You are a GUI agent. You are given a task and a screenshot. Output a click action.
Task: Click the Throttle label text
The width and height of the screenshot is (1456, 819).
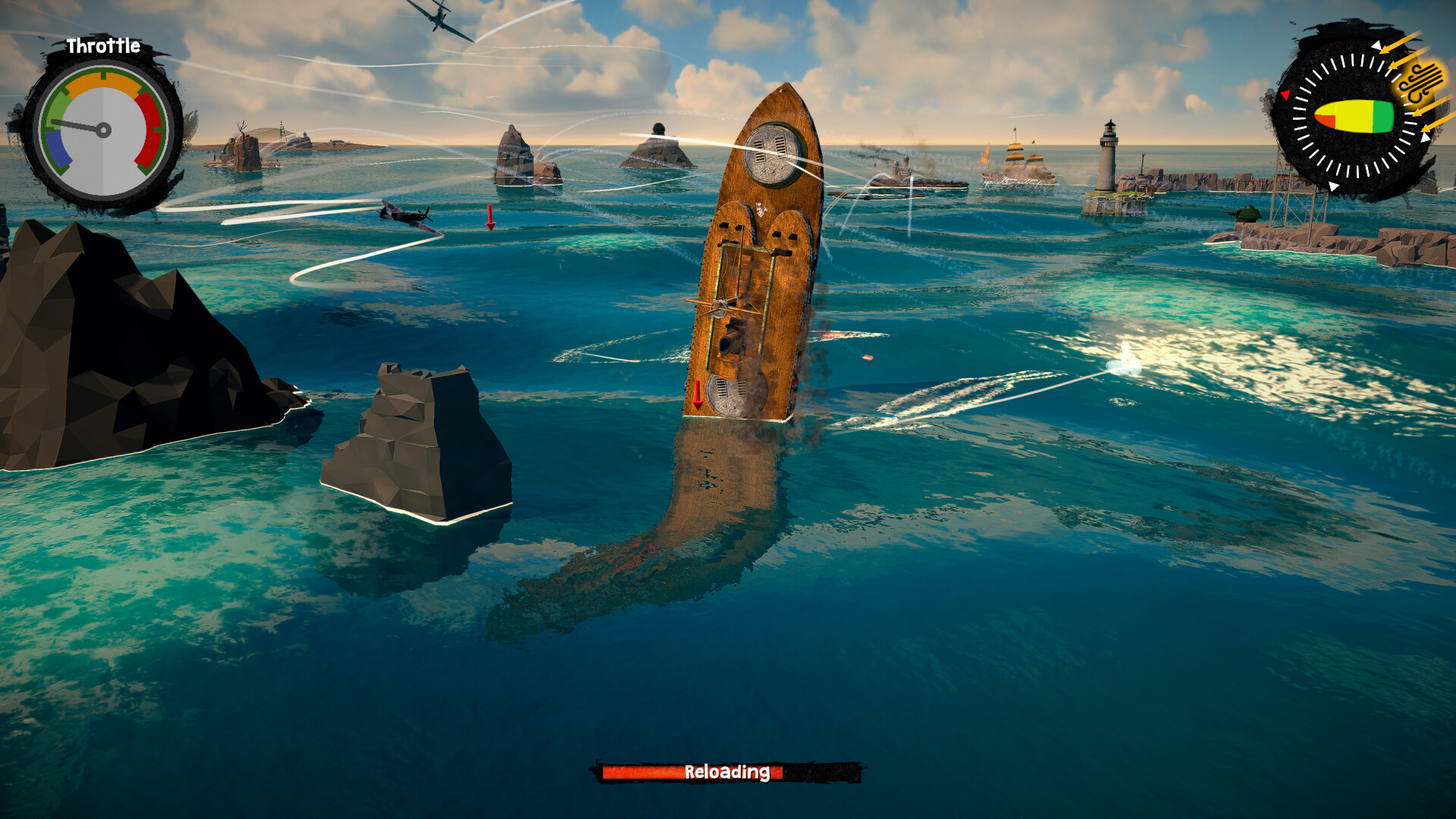103,45
